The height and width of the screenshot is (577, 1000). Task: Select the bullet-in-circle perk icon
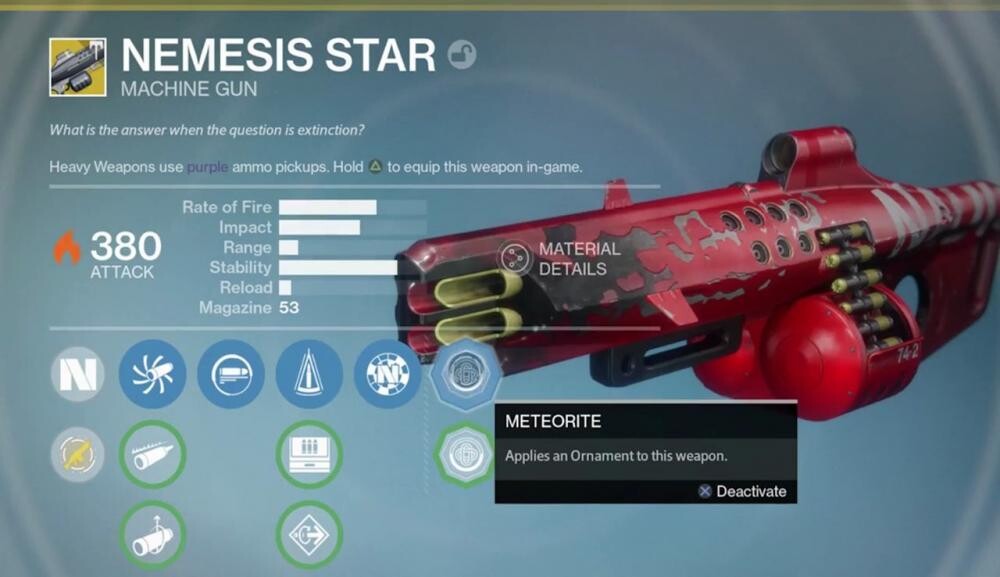[231, 374]
